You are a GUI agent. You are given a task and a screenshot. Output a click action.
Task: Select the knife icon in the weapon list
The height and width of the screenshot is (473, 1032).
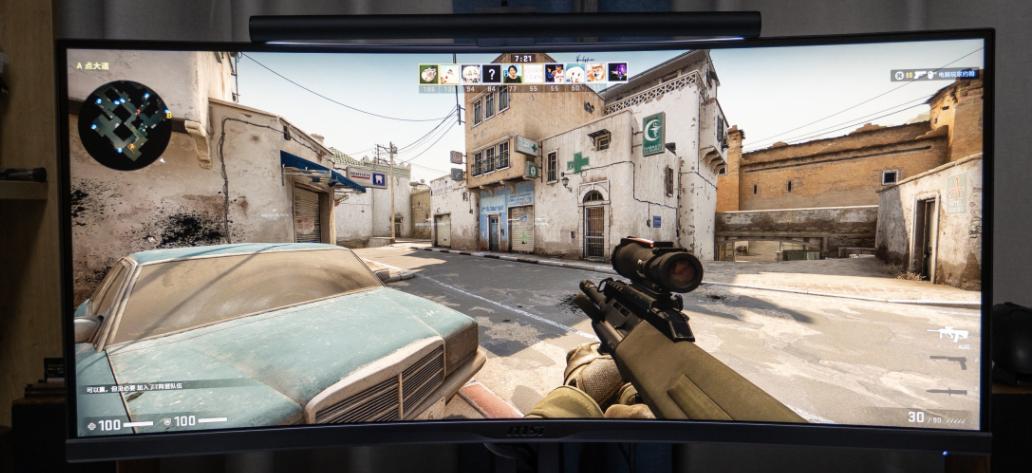(x=947, y=390)
